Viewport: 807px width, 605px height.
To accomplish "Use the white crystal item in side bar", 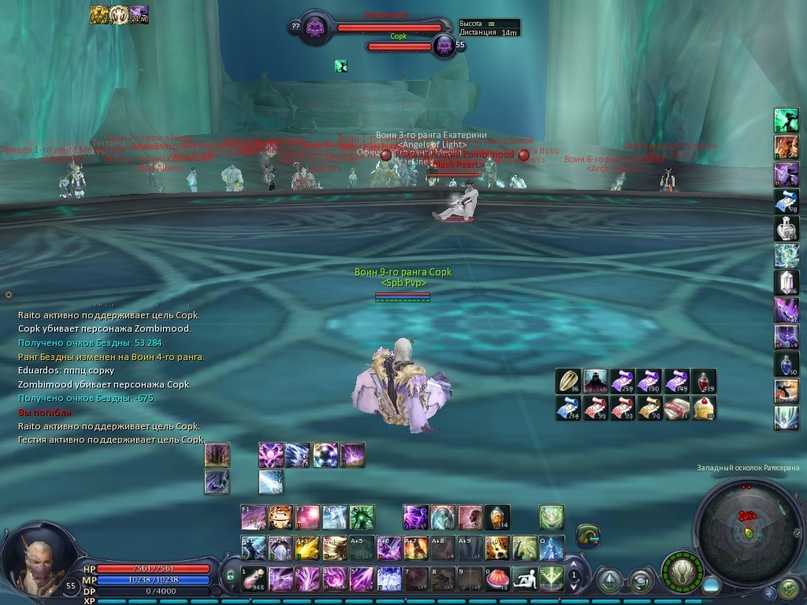I will 786,282.
